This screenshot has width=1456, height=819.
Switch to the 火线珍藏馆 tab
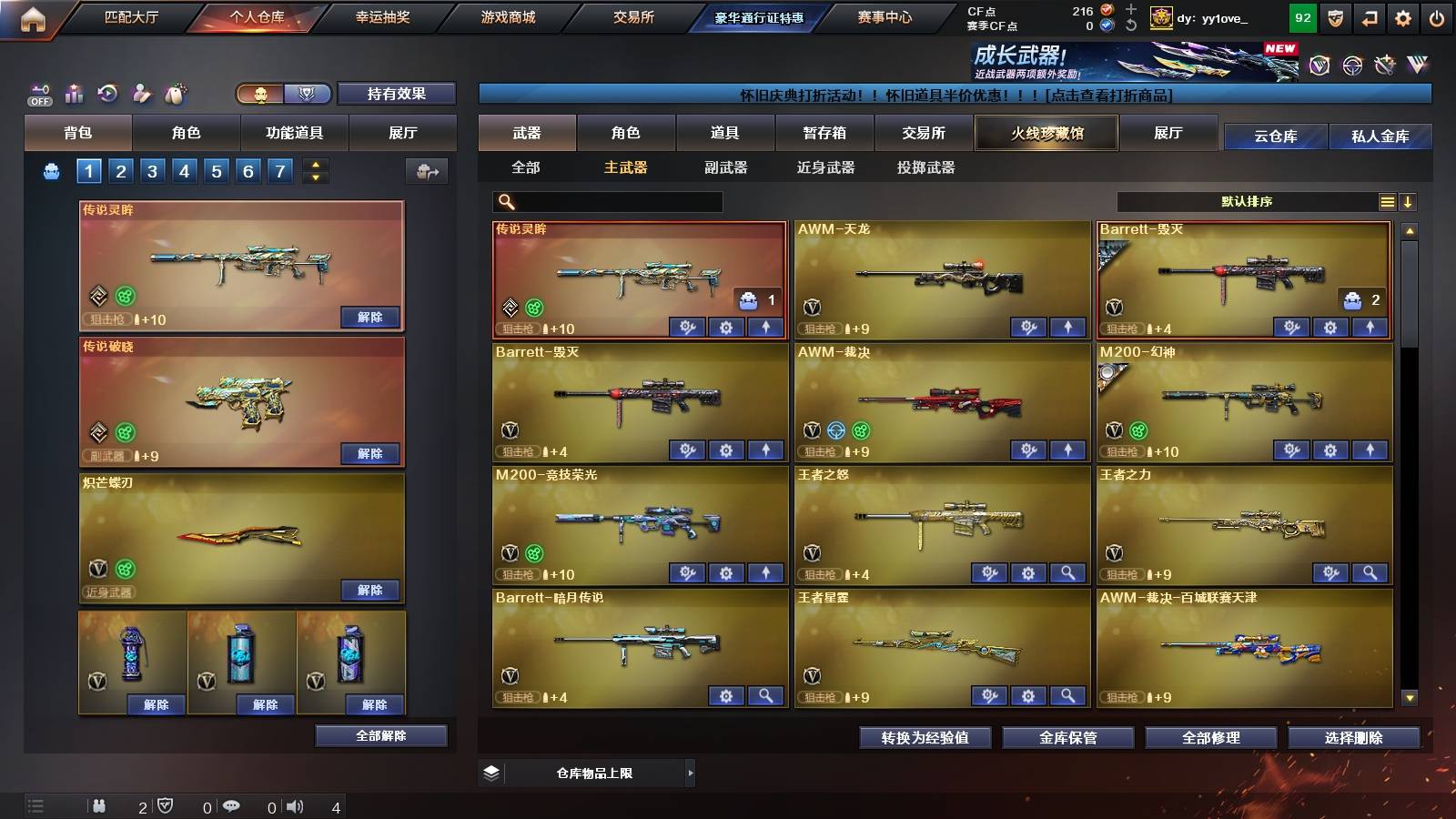1046,133
